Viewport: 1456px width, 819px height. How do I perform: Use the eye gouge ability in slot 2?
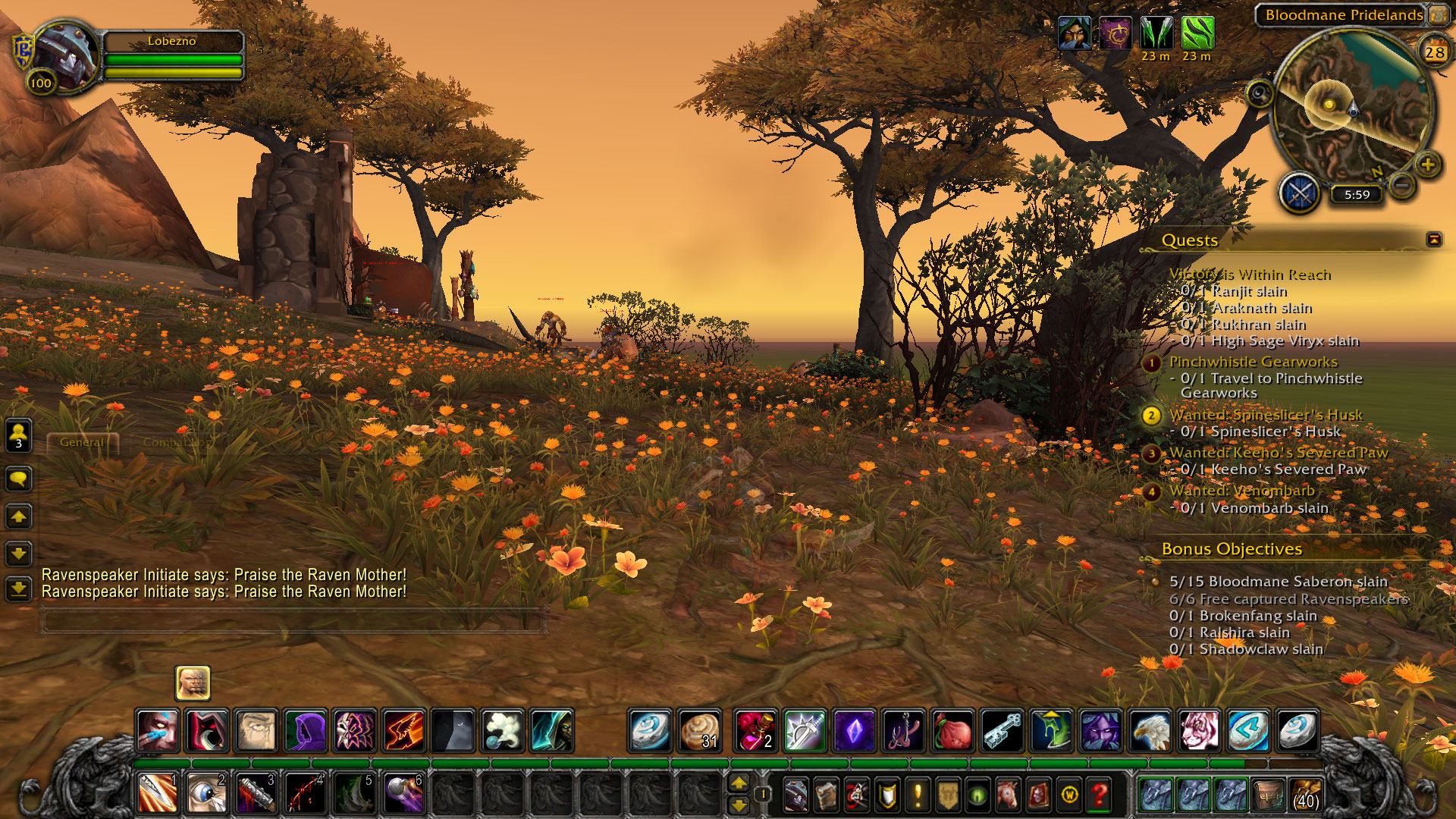[x=206, y=793]
